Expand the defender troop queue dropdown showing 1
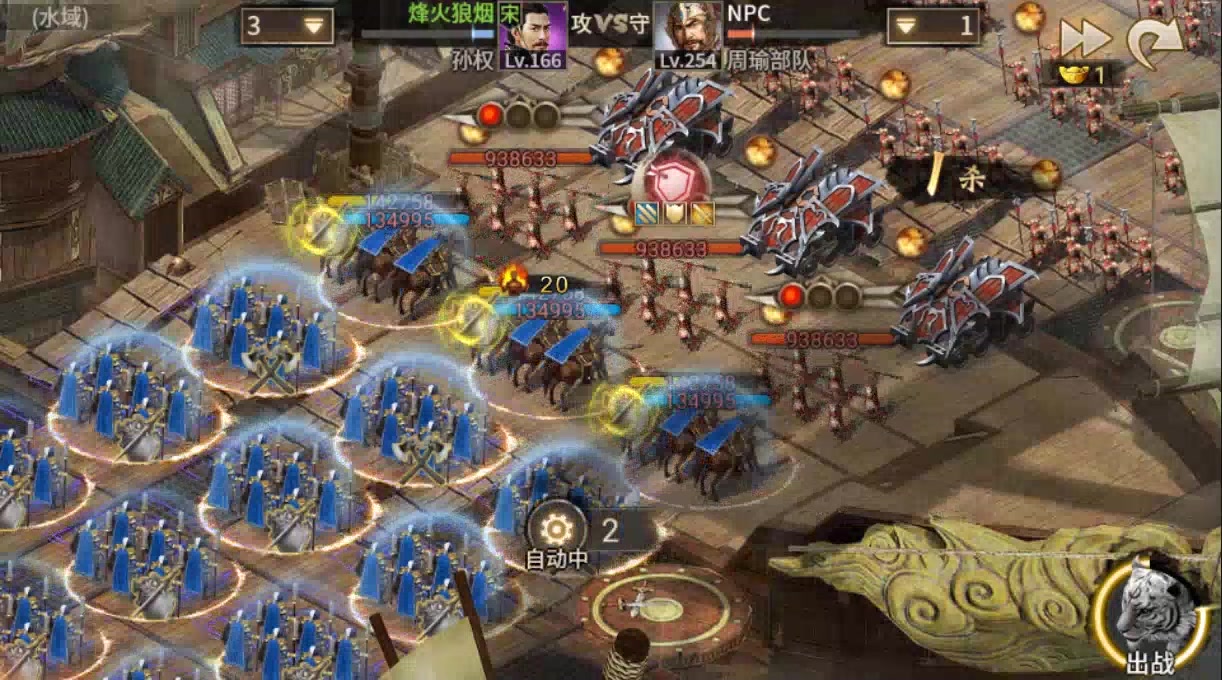The height and width of the screenshot is (680, 1222). click(x=931, y=26)
